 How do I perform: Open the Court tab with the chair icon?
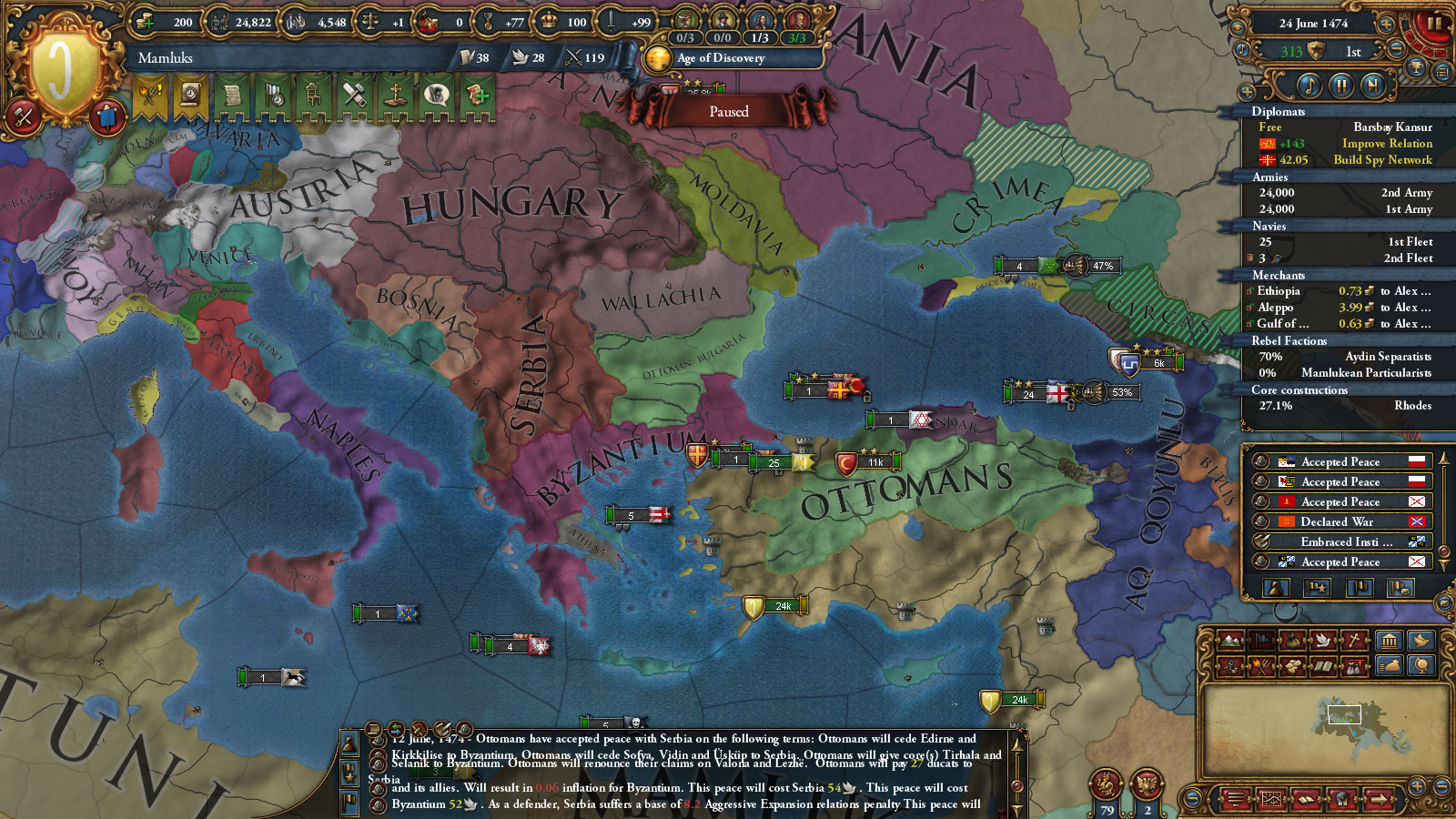(x=313, y=96)
